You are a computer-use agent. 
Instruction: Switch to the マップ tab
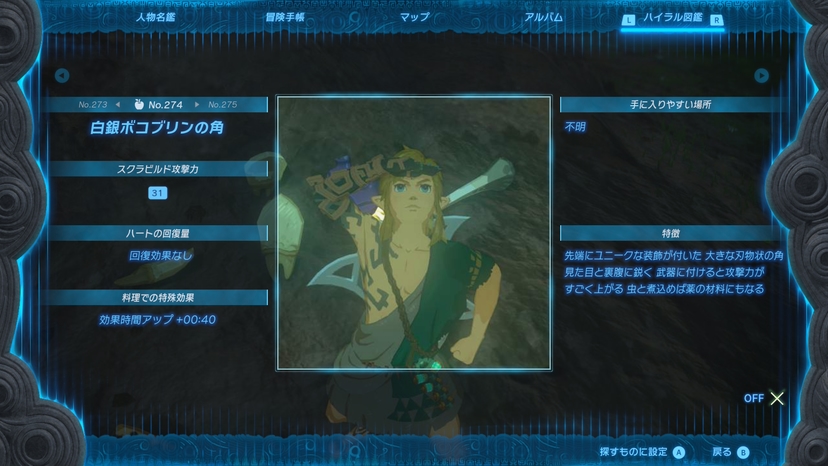tap(414, 17)
